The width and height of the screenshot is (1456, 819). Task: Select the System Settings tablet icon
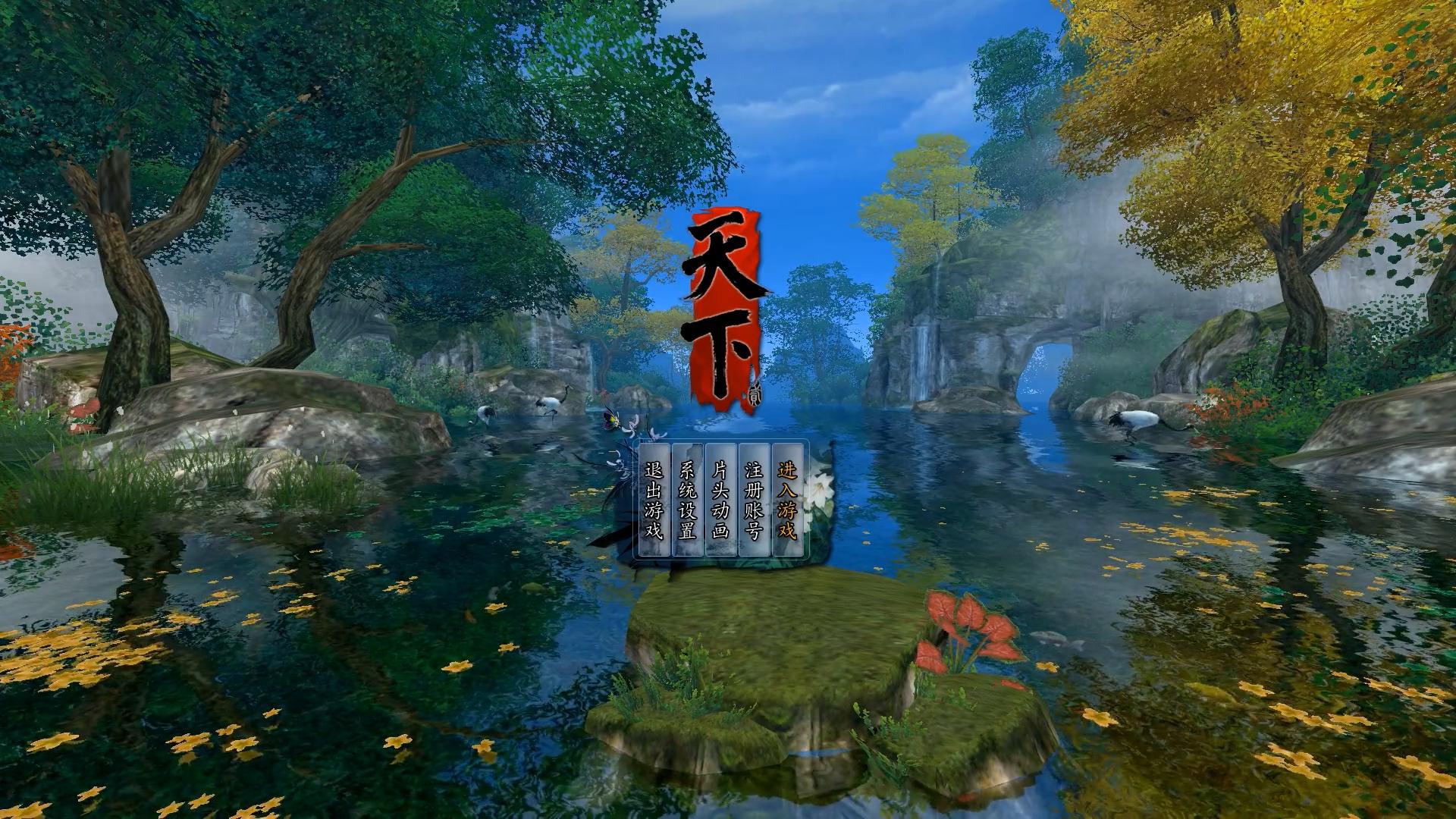(687, 498)
